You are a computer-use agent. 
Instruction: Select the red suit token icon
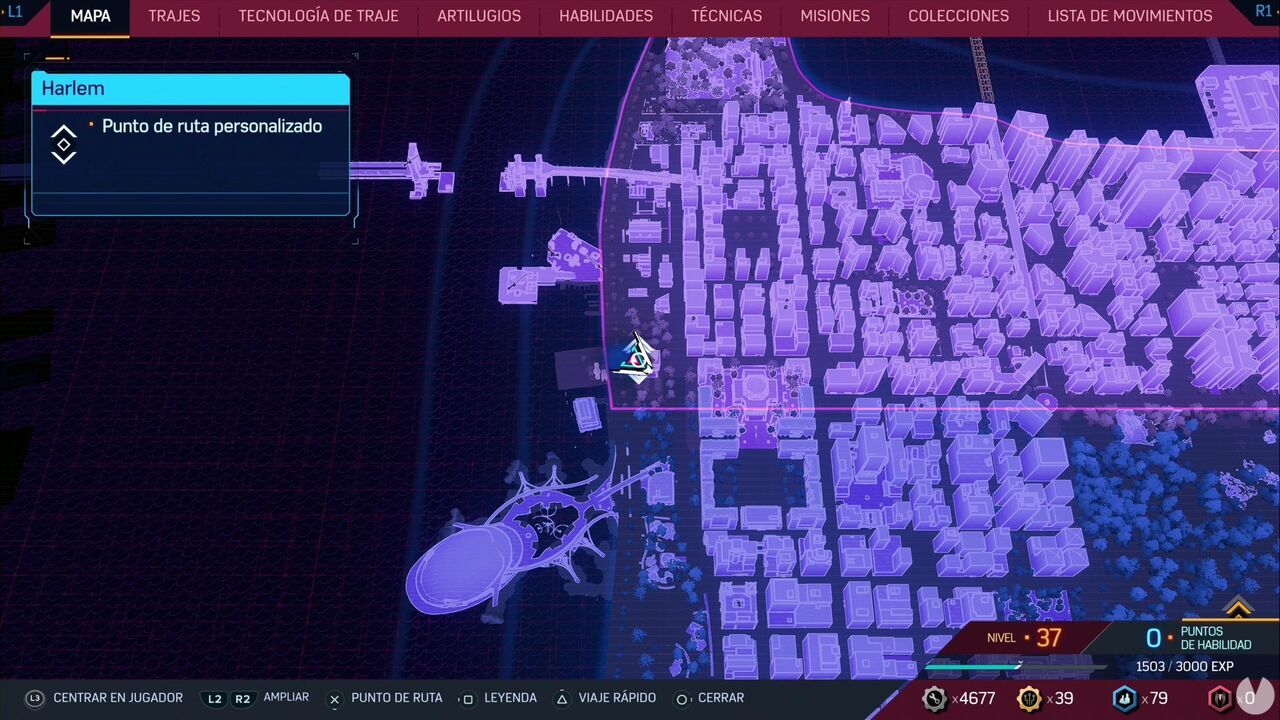tap(1219, 698)
